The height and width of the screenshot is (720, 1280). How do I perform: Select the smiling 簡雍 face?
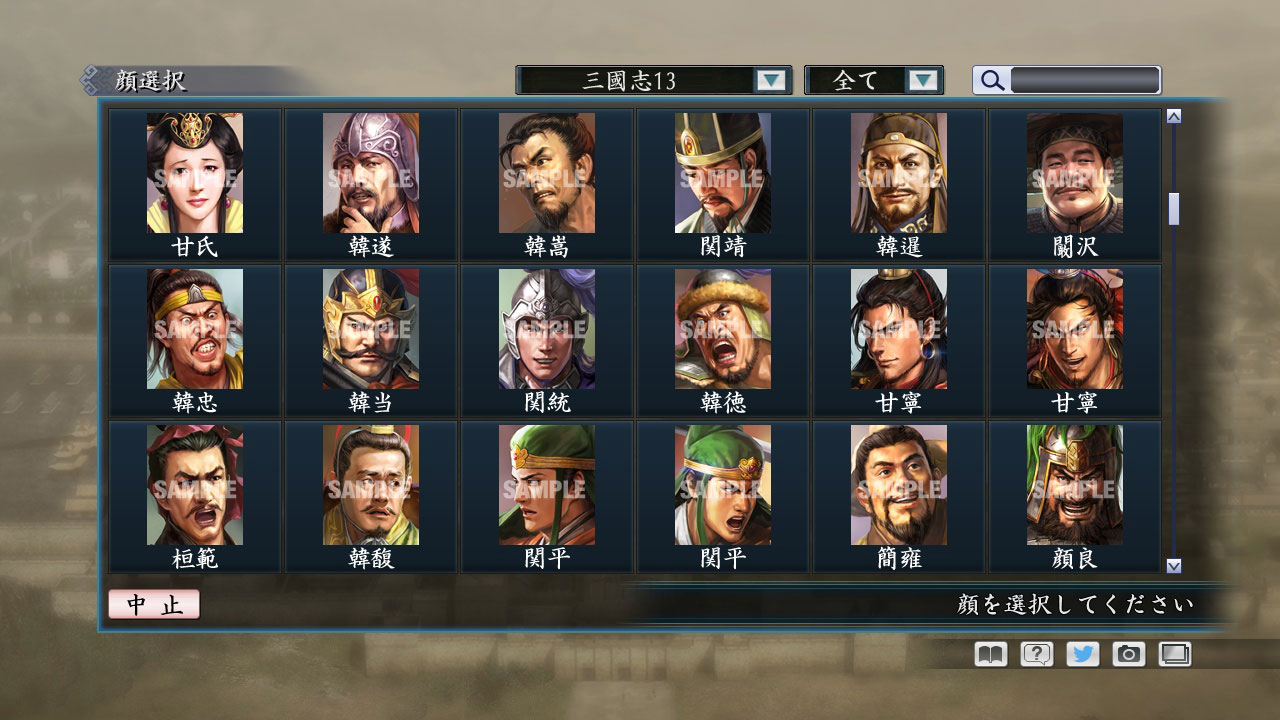(x=898, y=485)
